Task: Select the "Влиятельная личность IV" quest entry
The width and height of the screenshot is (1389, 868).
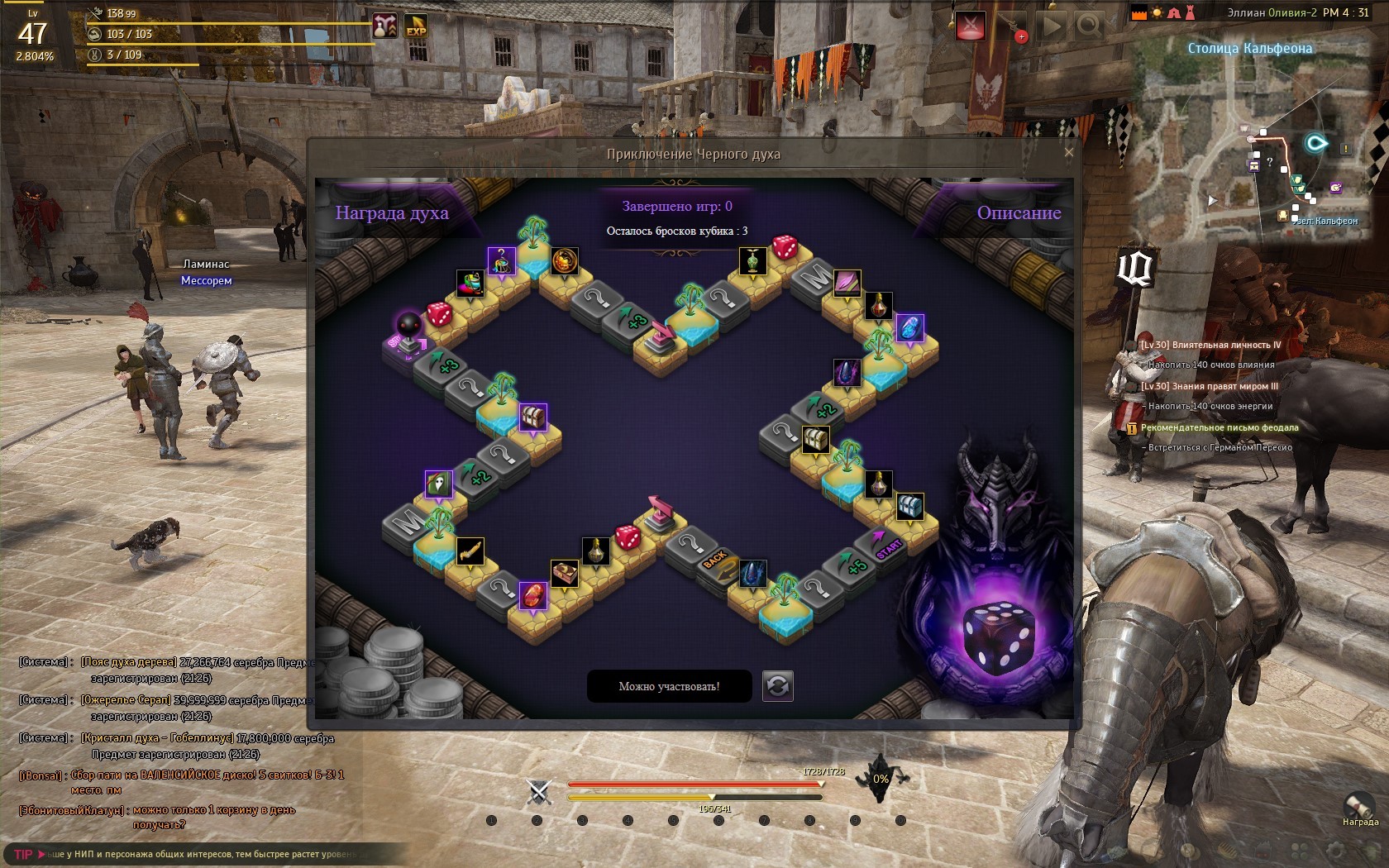Action: [x=1210, y=346]
